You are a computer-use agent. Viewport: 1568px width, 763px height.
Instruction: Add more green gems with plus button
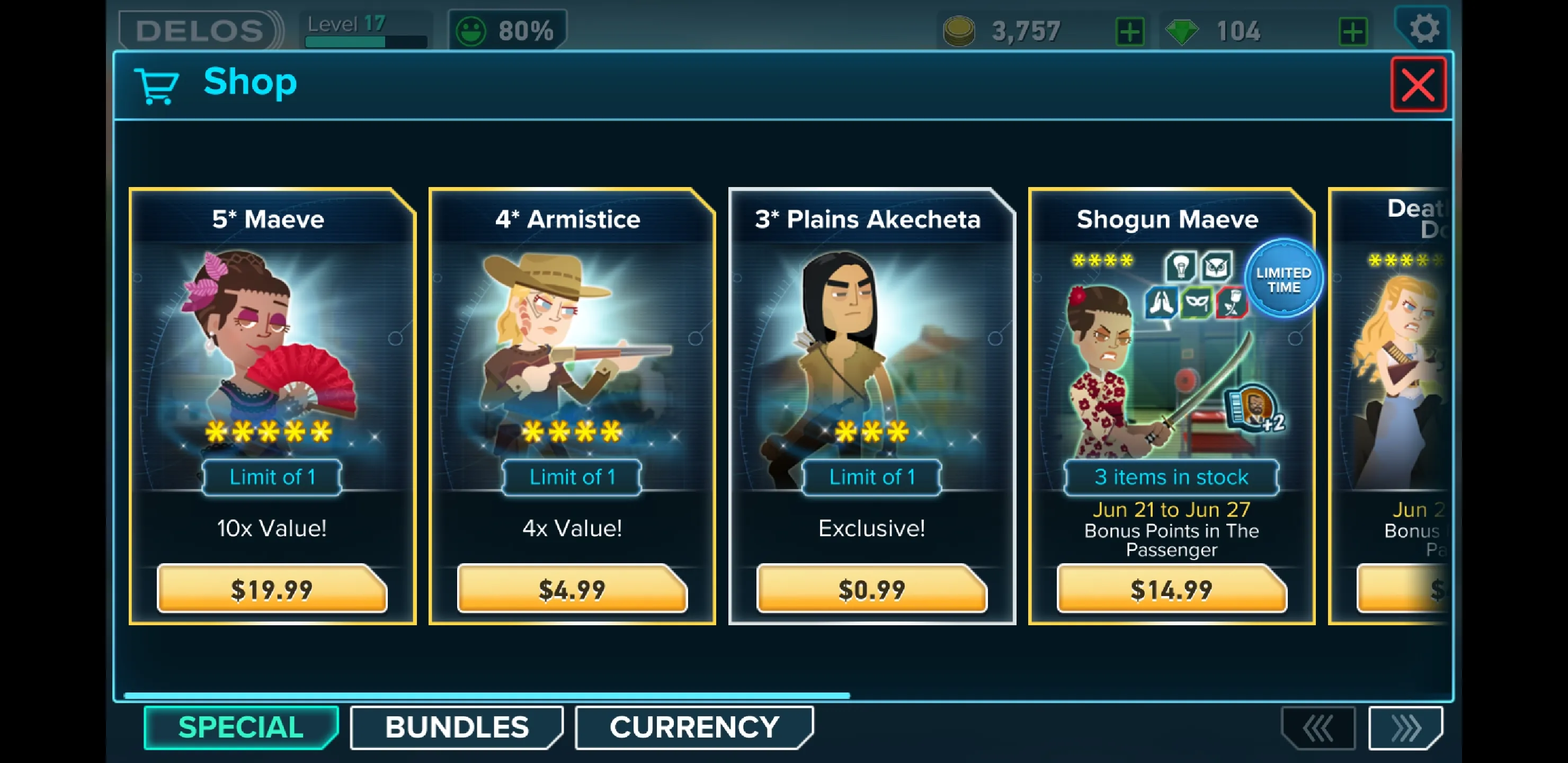pyautogui.click(x=1352, y=32)
